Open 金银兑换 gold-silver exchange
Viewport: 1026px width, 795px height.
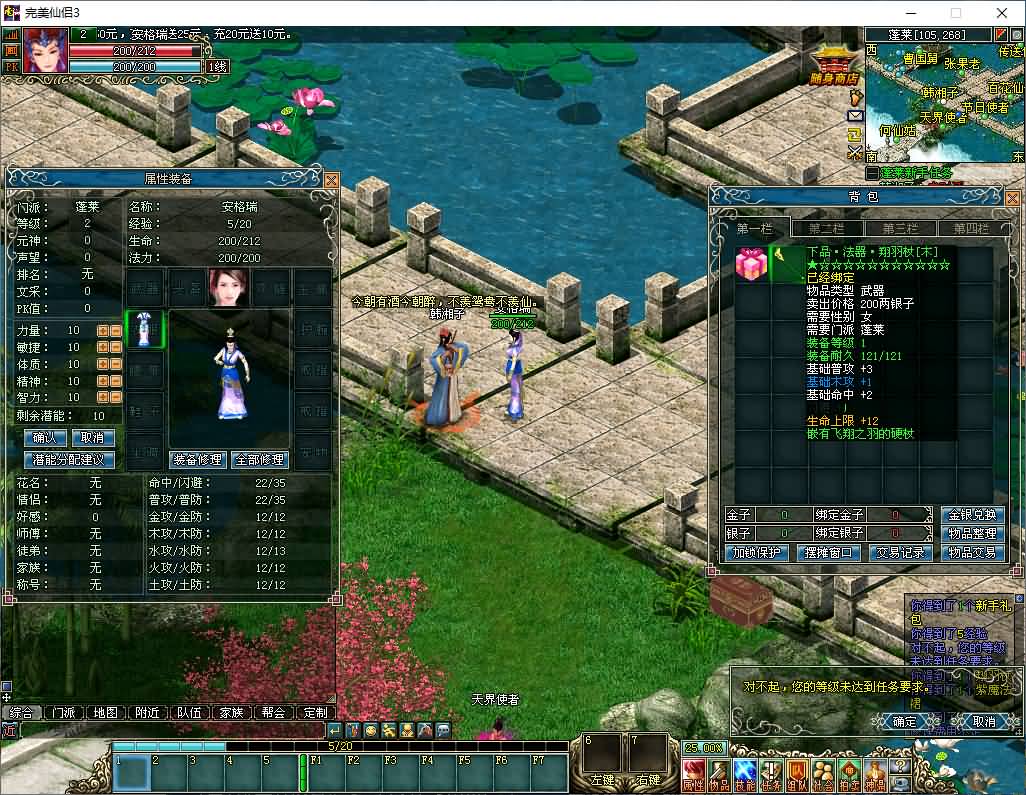972,515
